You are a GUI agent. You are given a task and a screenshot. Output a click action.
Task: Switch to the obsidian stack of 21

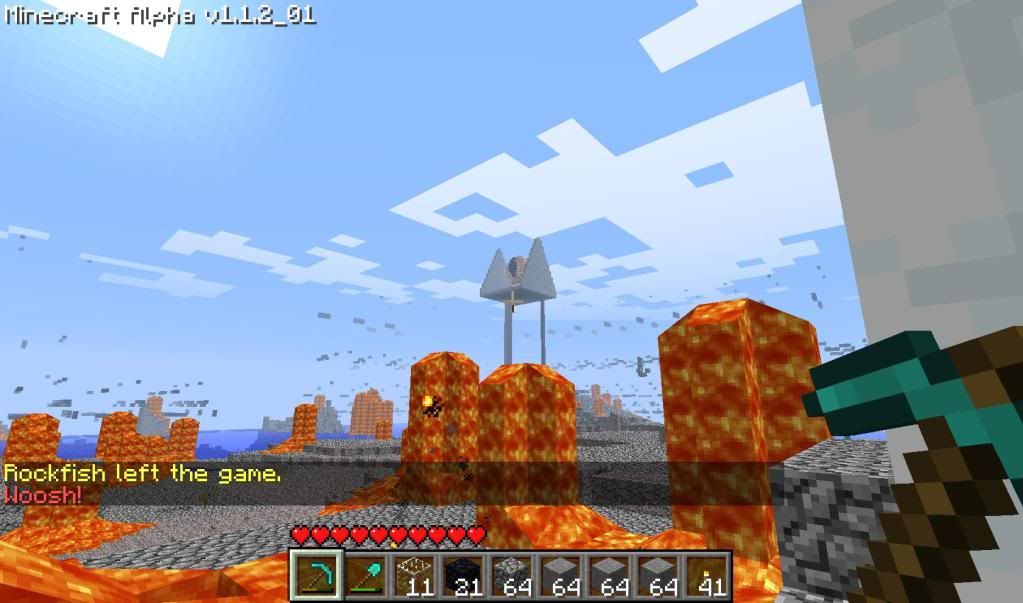pyautogui.click(x=461, y=576)
